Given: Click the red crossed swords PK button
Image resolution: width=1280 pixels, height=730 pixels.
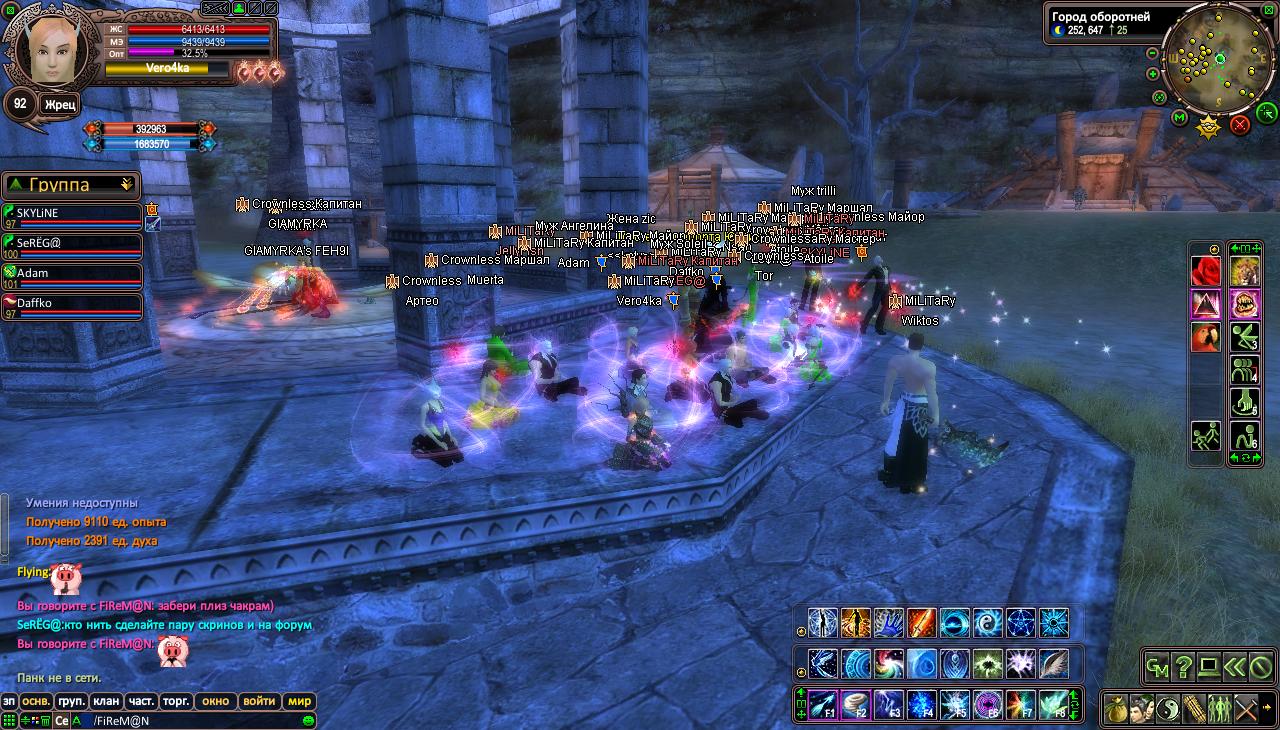Looking at the screenshot, I should coord(1240,124).
